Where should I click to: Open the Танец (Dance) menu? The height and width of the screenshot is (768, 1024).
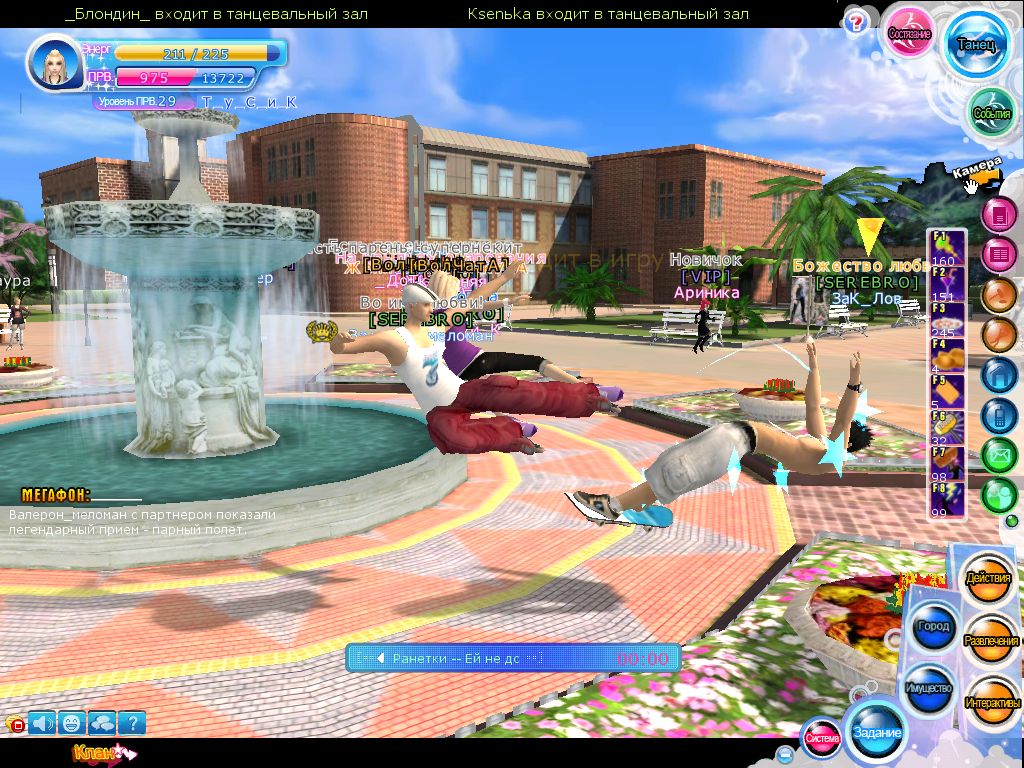tap(975, 44)
